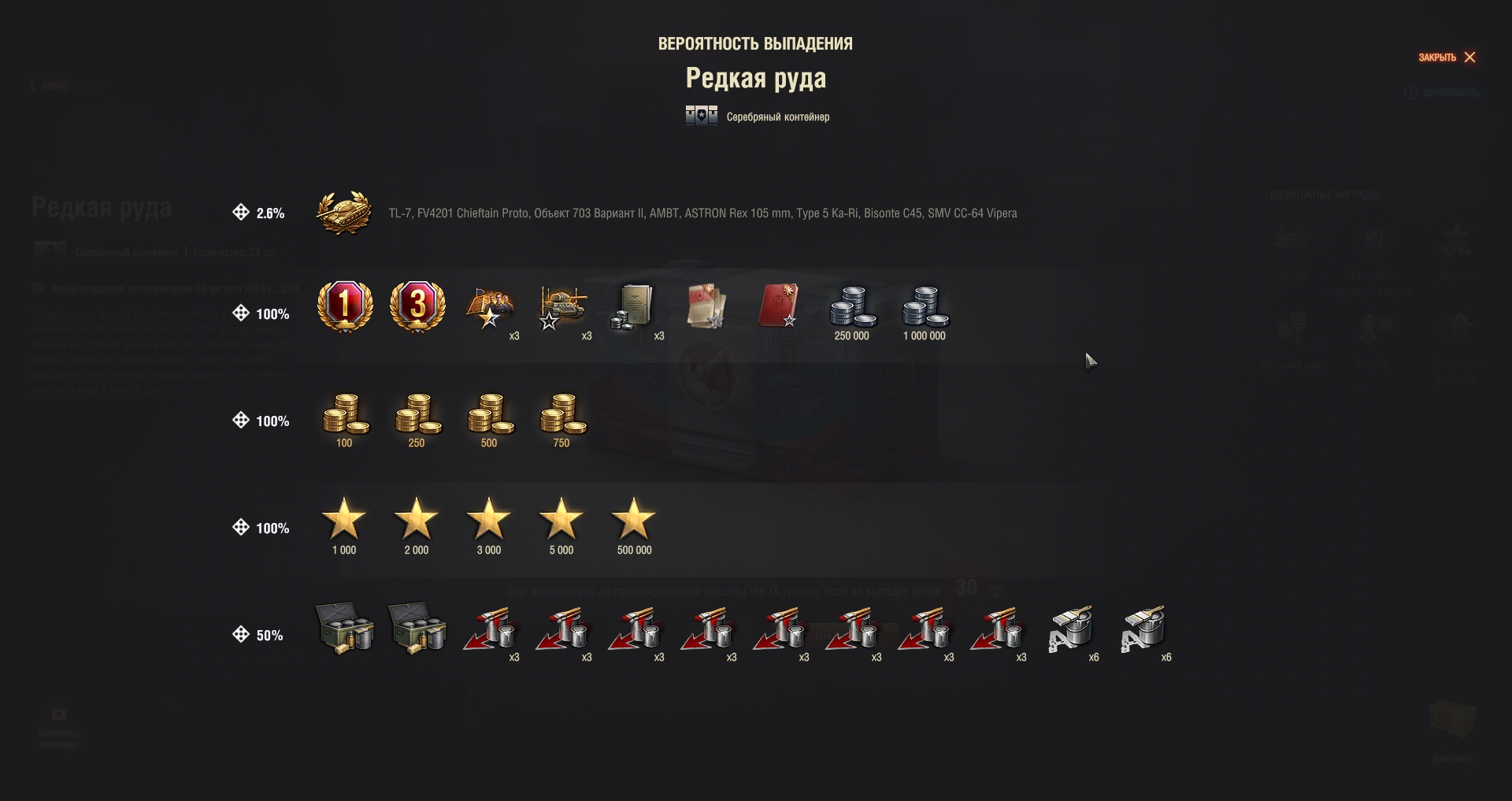Click the 1-day premium account medal
The width and height of the screenshot is (1512, 801).
click(x=344, y=306)
